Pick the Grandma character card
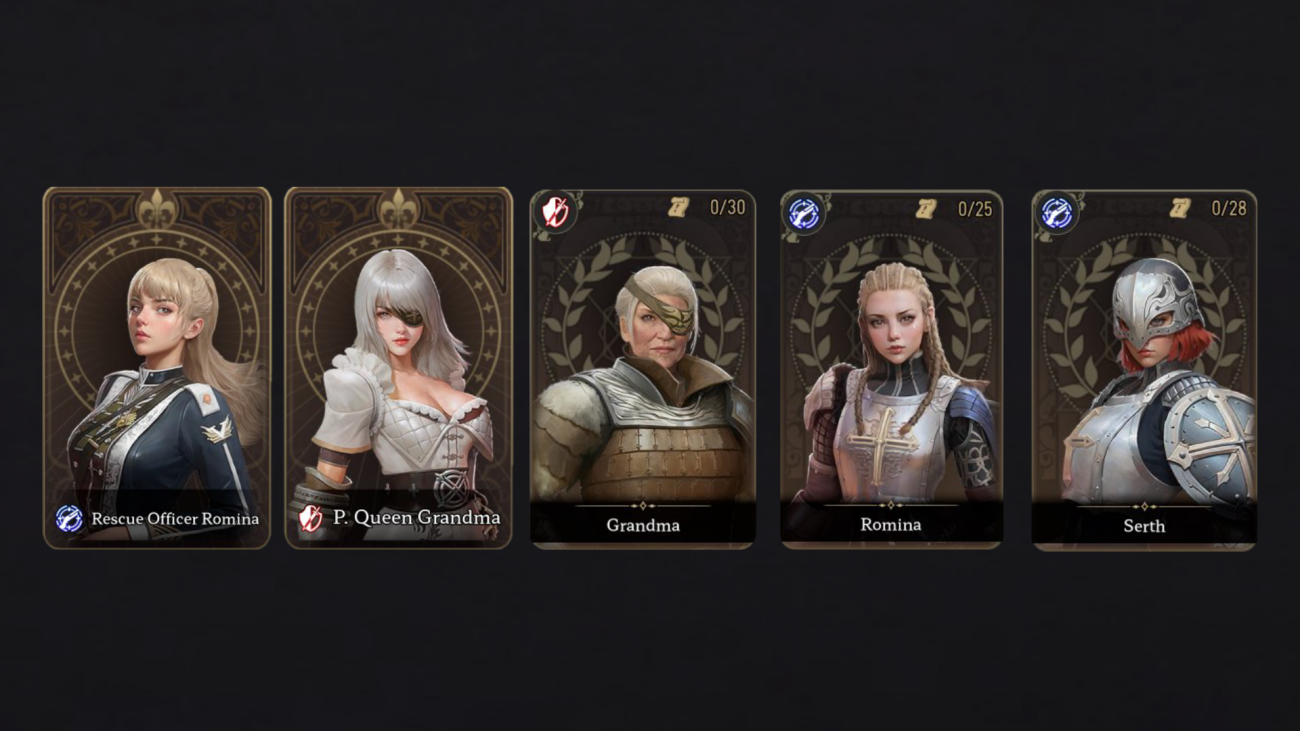 (642, 369)
